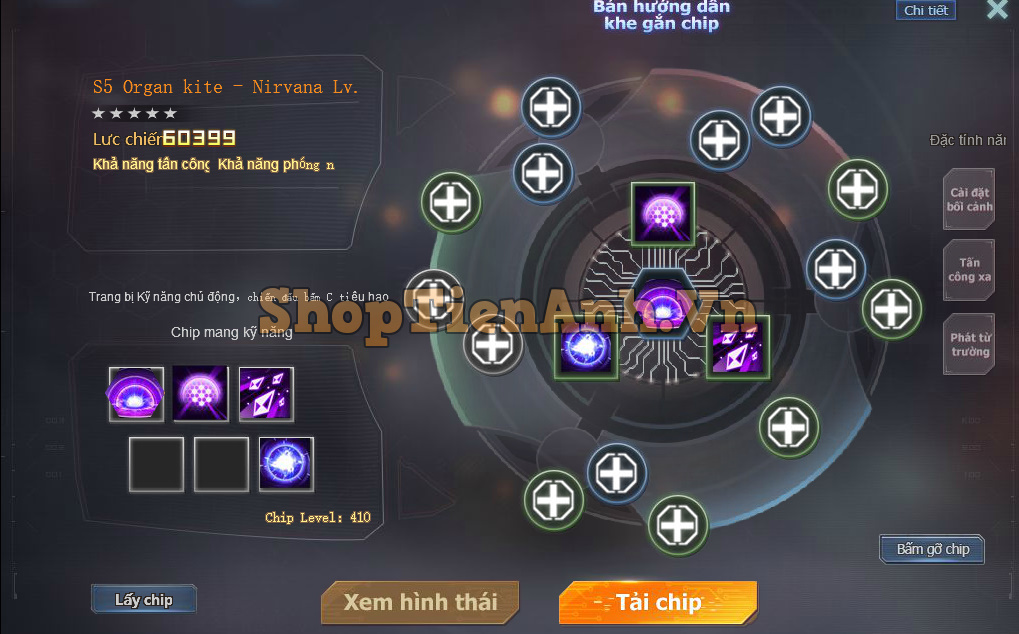Open the Bản hướng dẫn khe gắn chip guide

pyautogui.click(x=661, y=15)
